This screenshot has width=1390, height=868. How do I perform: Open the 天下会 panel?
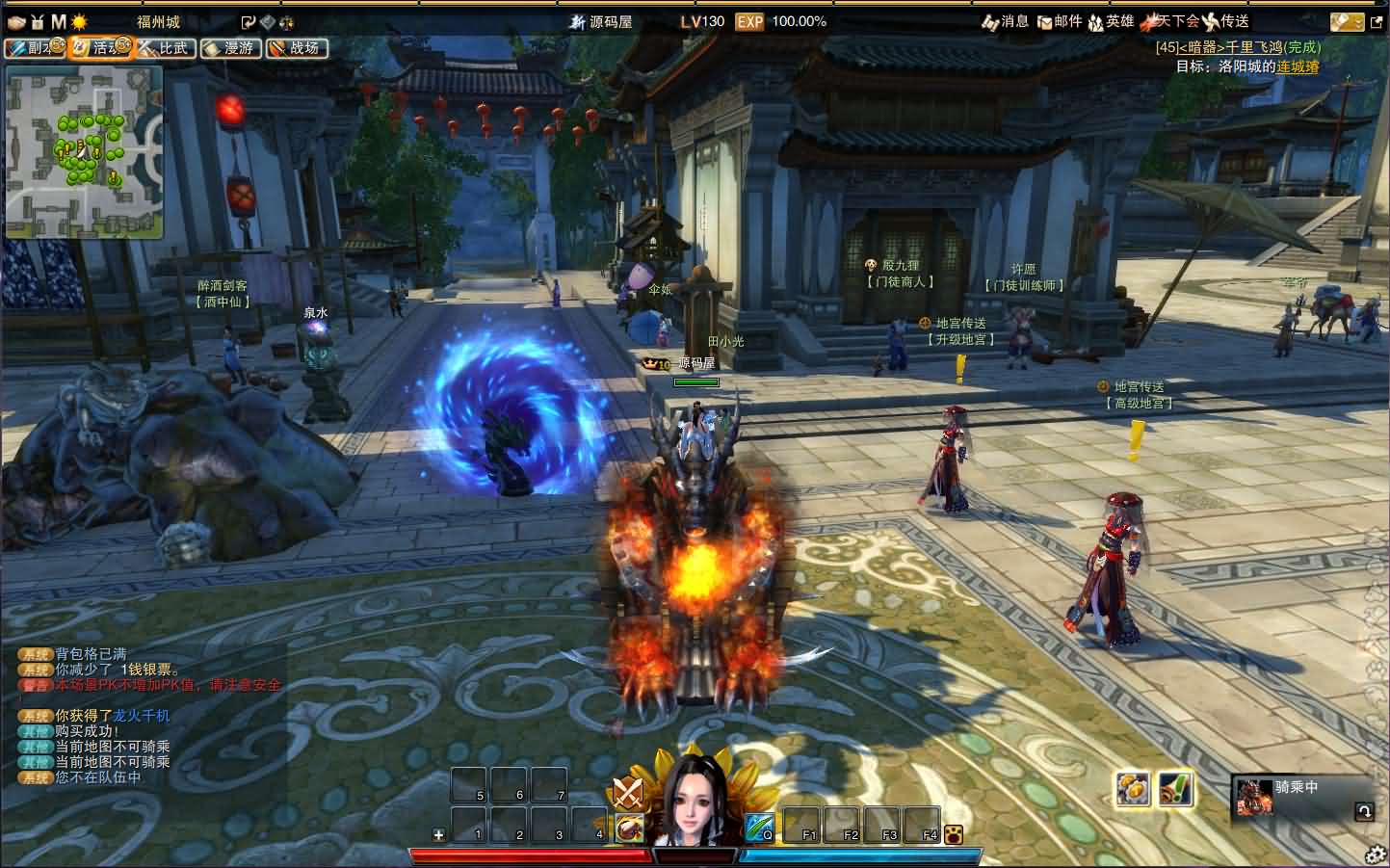[1170, 21]
